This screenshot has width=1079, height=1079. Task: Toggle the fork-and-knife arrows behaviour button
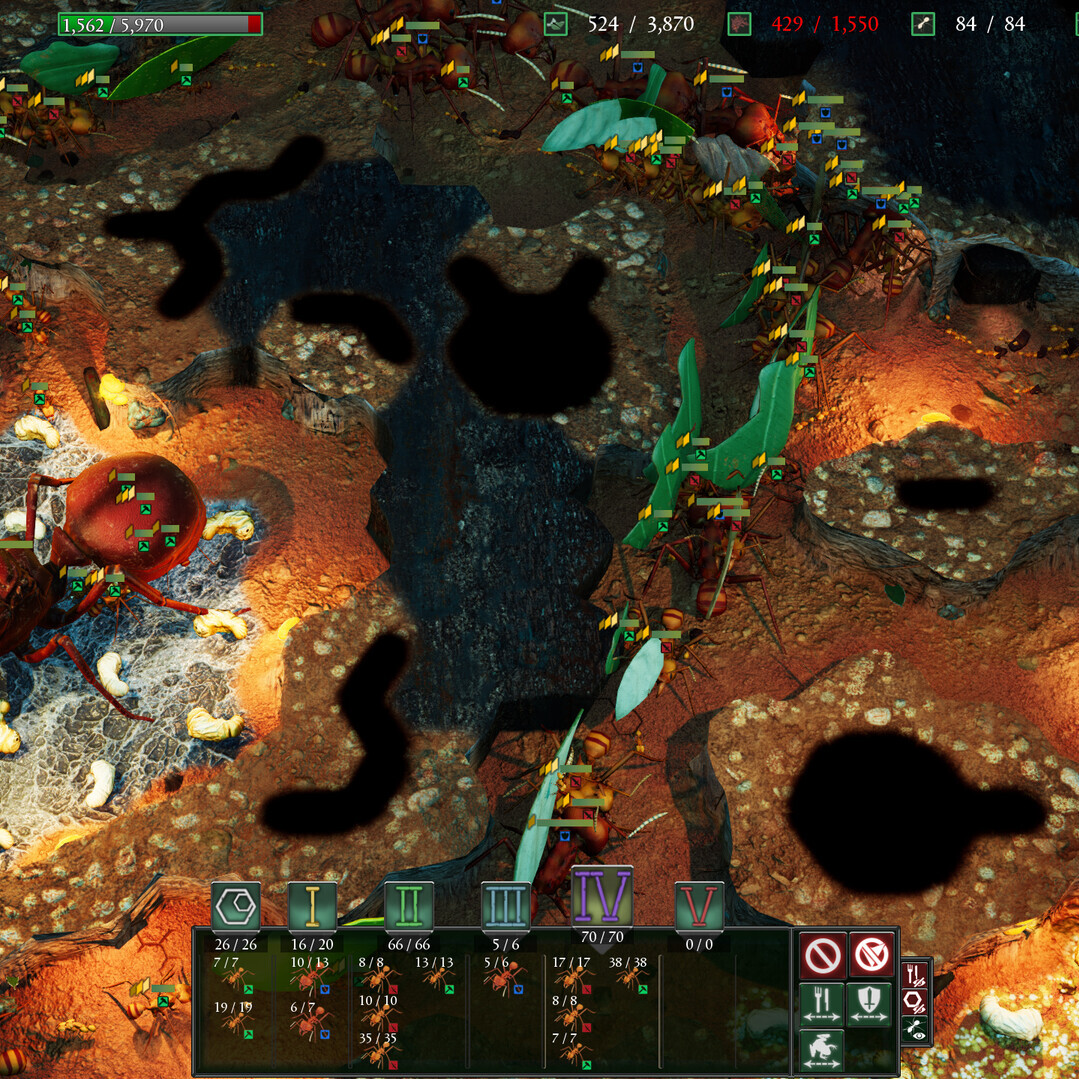click(822, 1004)
